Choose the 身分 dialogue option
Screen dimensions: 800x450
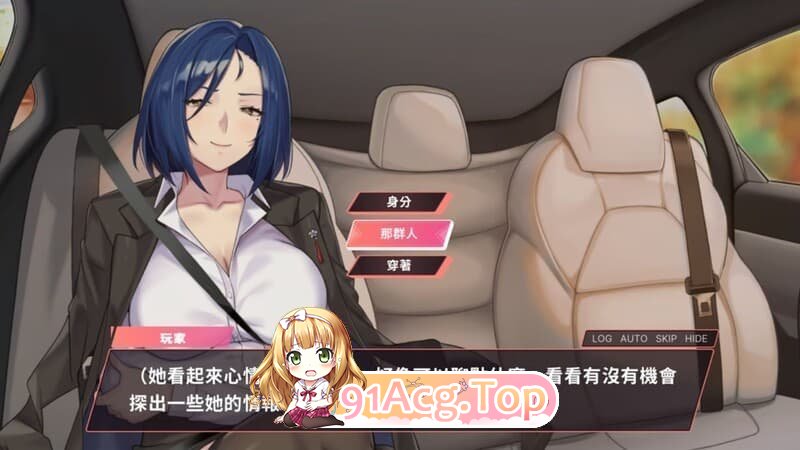tap(399, 200)
